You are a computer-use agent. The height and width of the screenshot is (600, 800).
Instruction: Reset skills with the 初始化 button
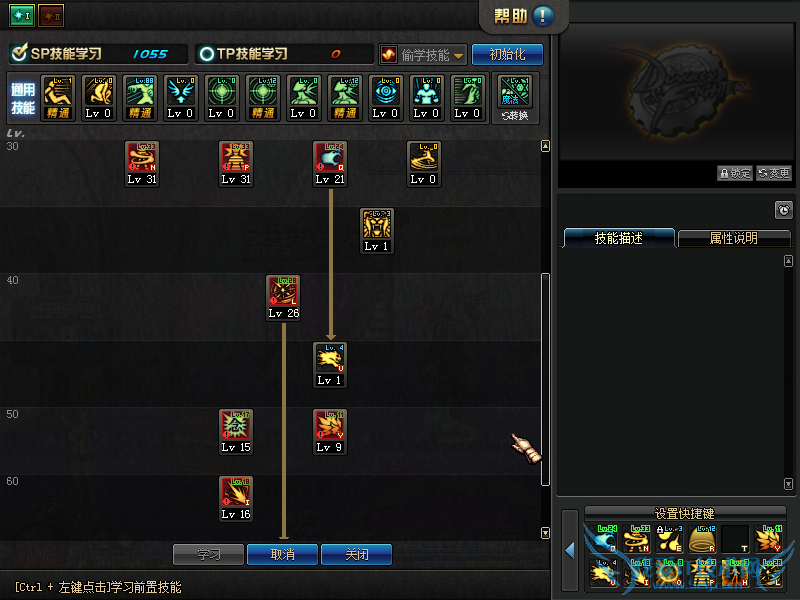[x=507, y=54]
